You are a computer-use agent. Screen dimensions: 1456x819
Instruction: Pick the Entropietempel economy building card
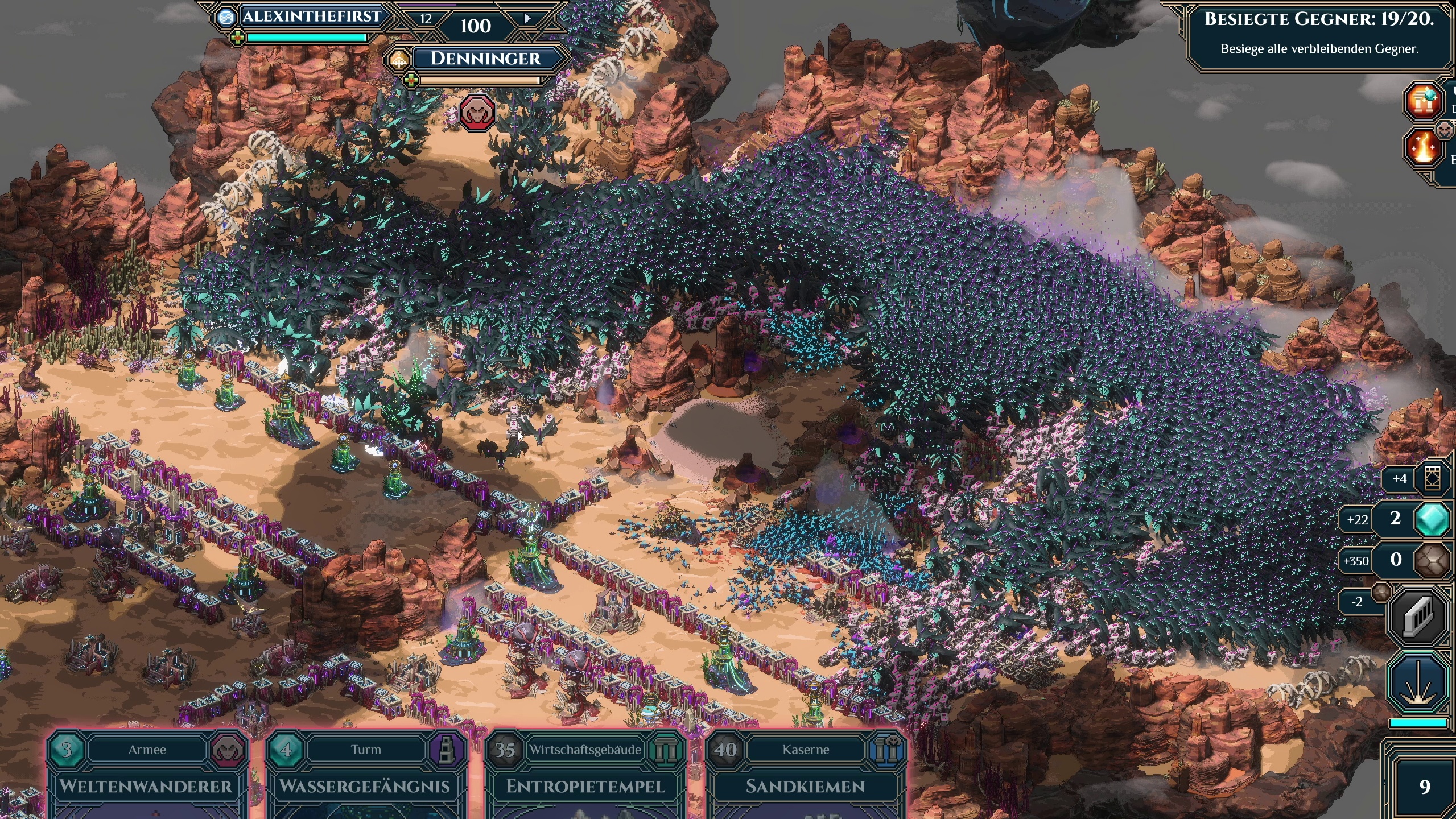585,780
